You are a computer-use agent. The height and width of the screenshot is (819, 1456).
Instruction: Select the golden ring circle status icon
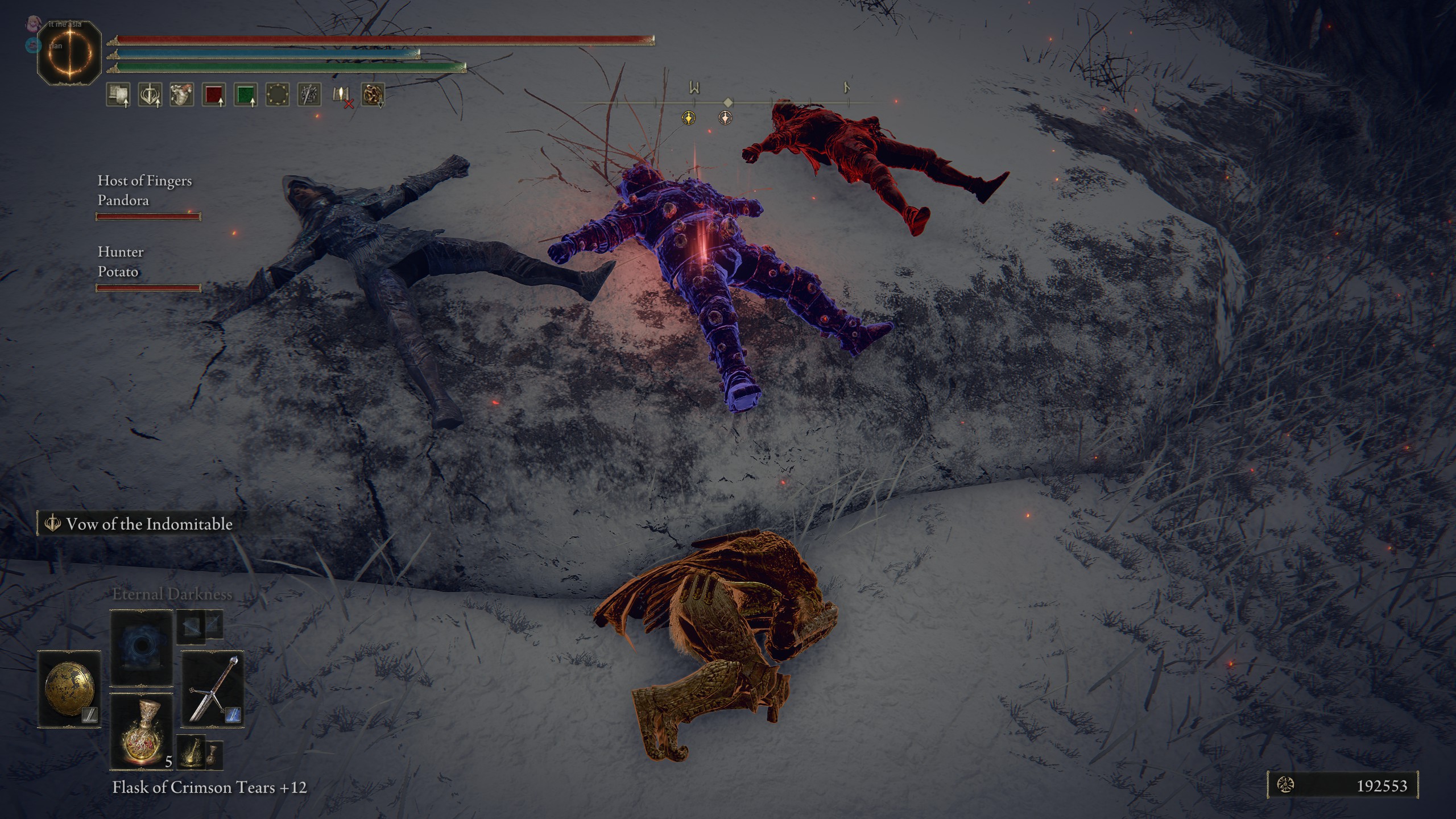point(277,95)
